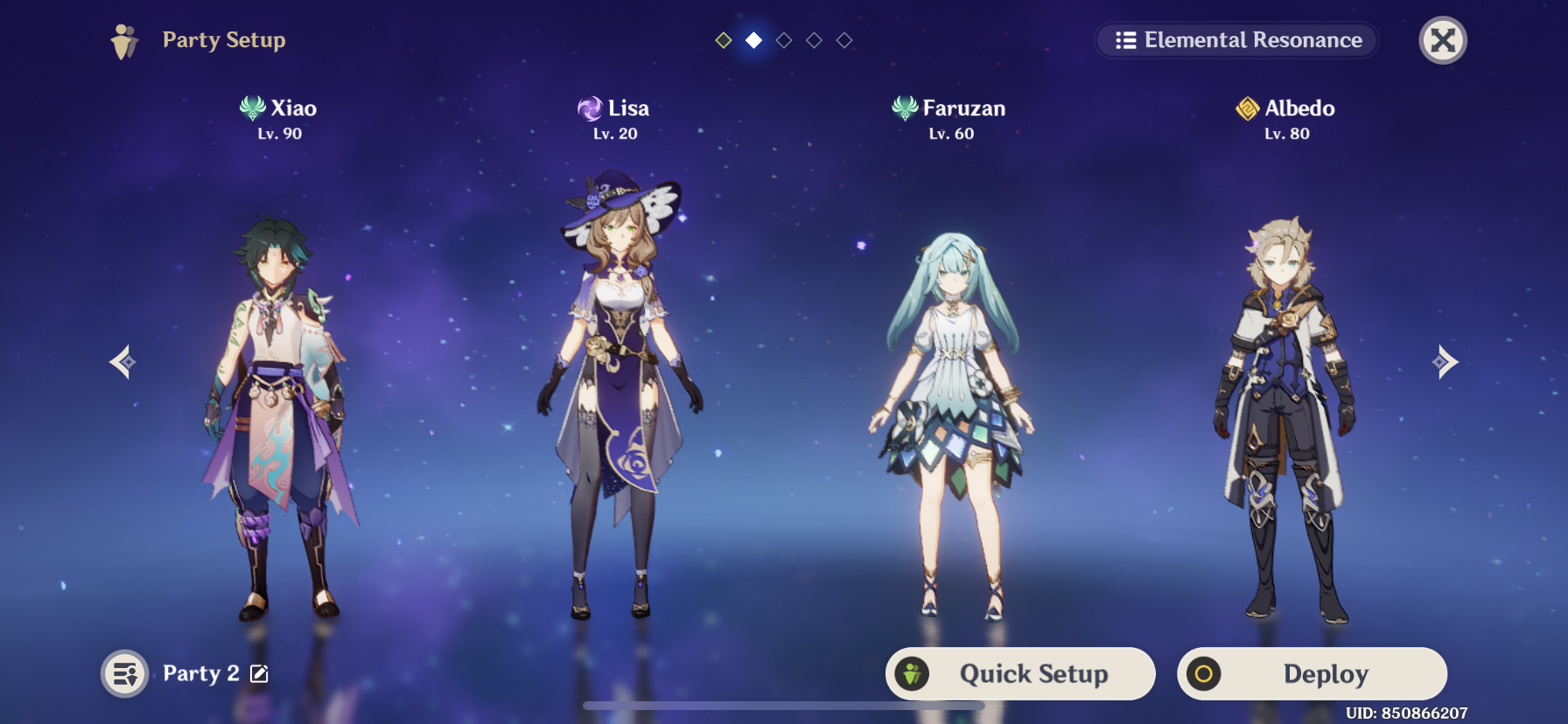Viewport: 1568px width, 724px height.
Task: Expand the next party with the right arrow
Action: coord(1444,361)
